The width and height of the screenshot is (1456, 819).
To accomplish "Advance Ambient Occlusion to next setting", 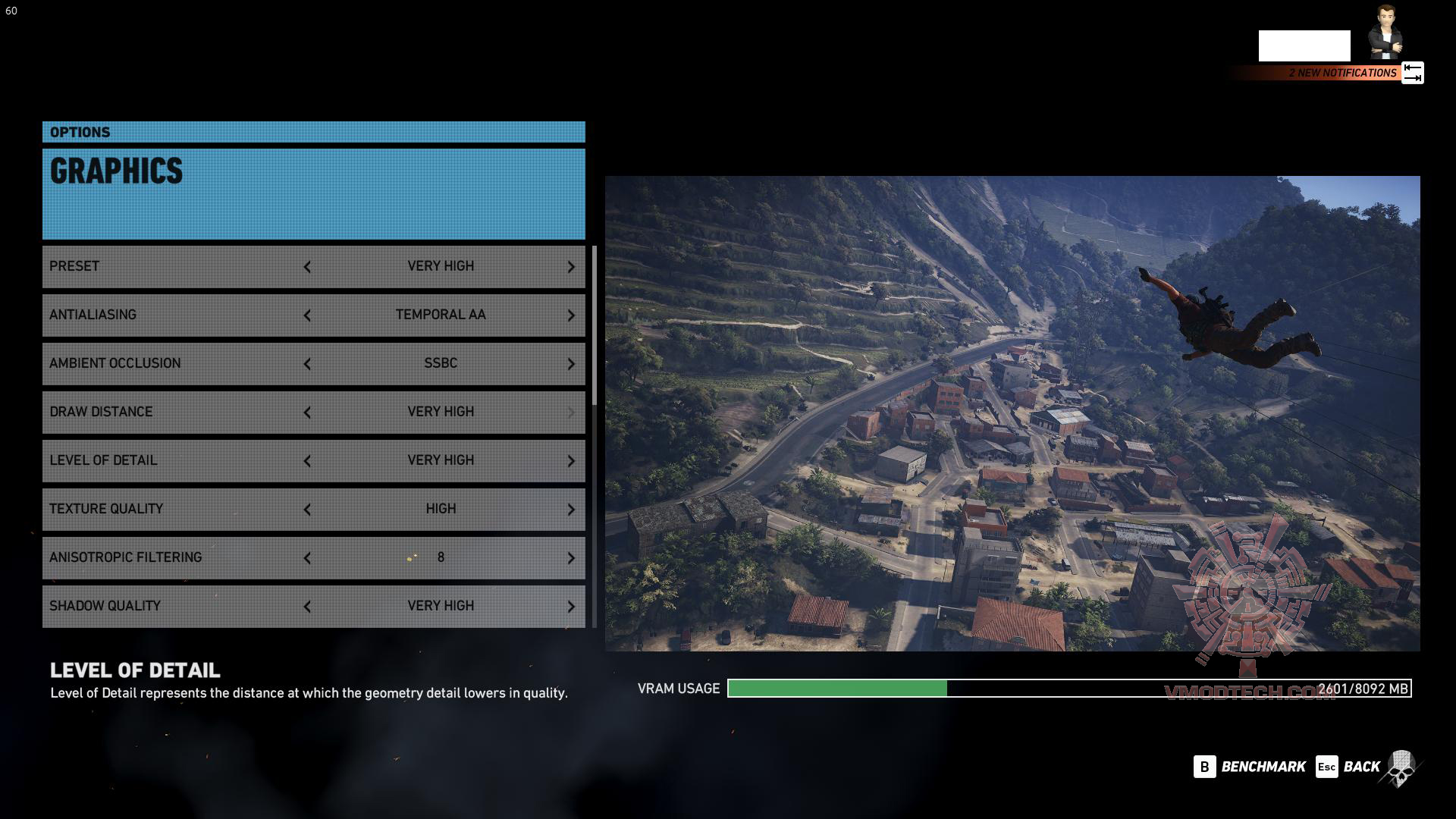I will pos(571,364).
